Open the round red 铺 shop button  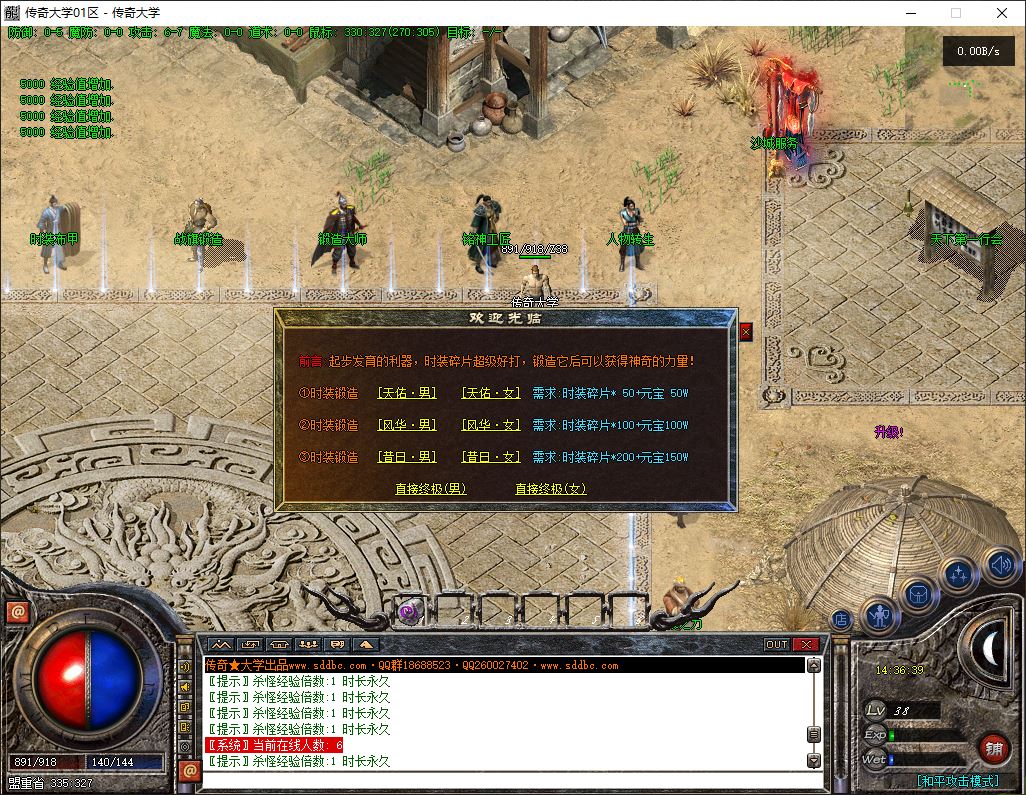tap(993, 748)
